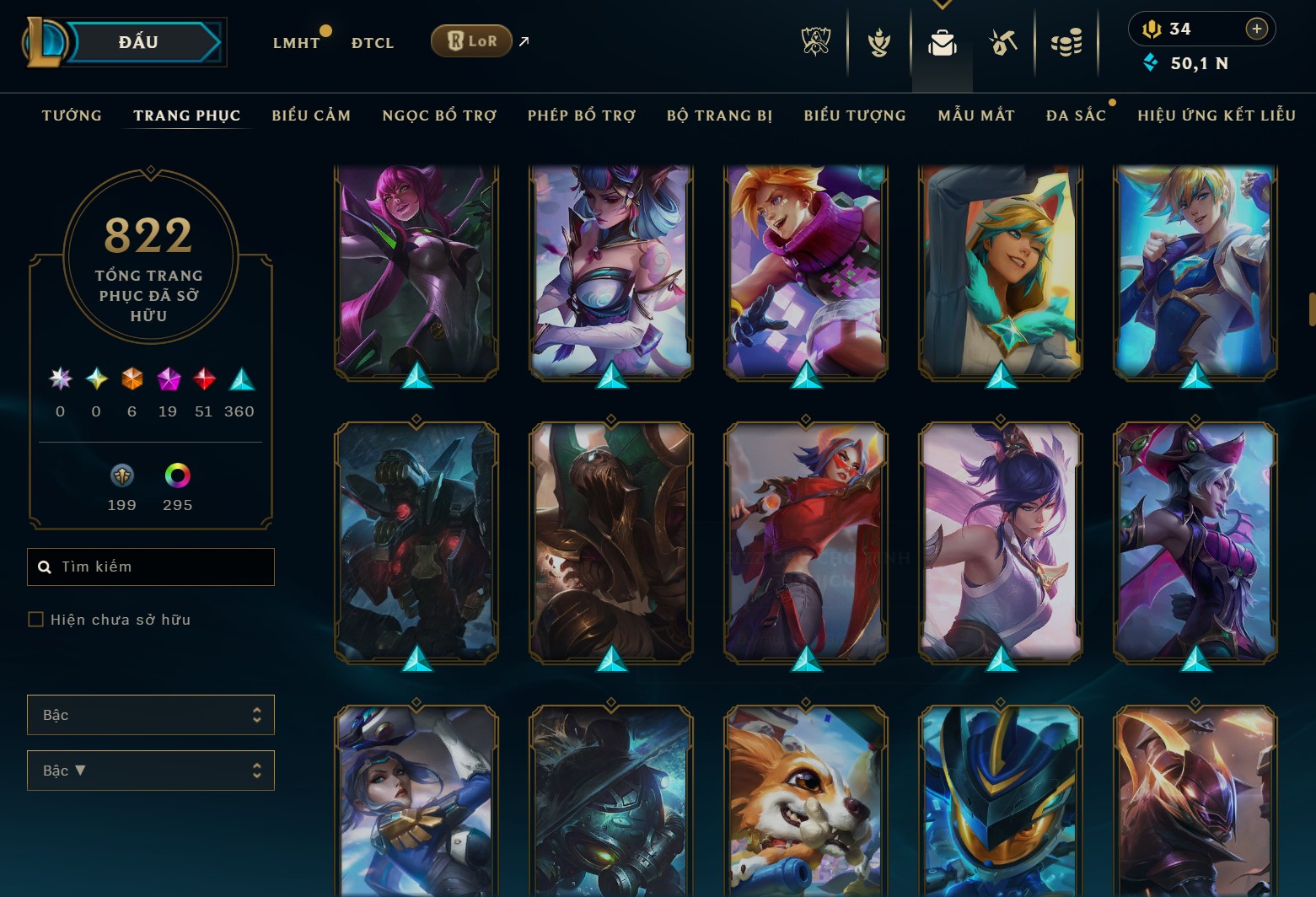Open the Esports section via the Worlds trophy icon
Screen dimensions: 1316x897
pos(814,40)
